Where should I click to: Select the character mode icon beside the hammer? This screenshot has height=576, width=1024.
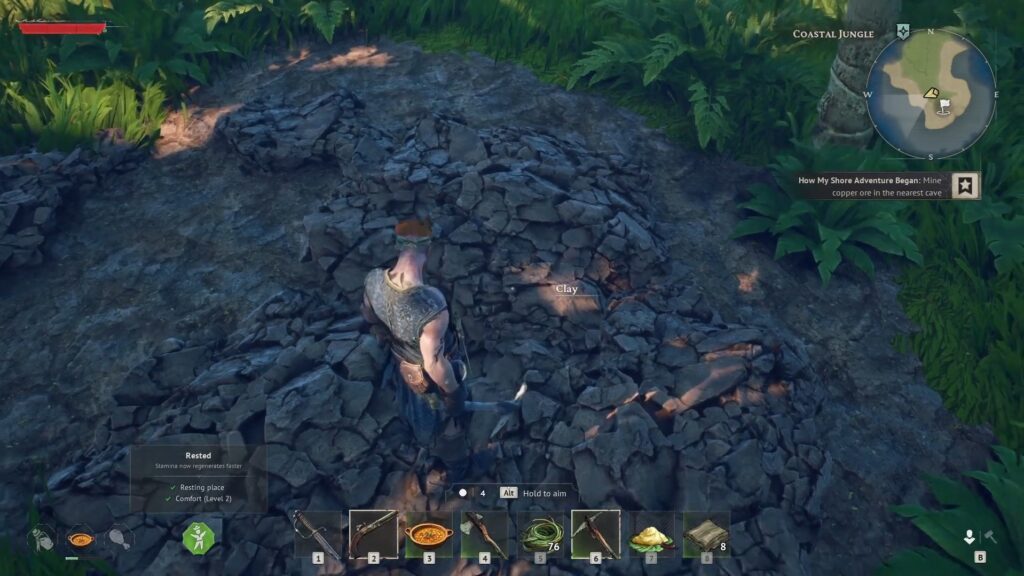pyautogui.click(x=969, y=537)
